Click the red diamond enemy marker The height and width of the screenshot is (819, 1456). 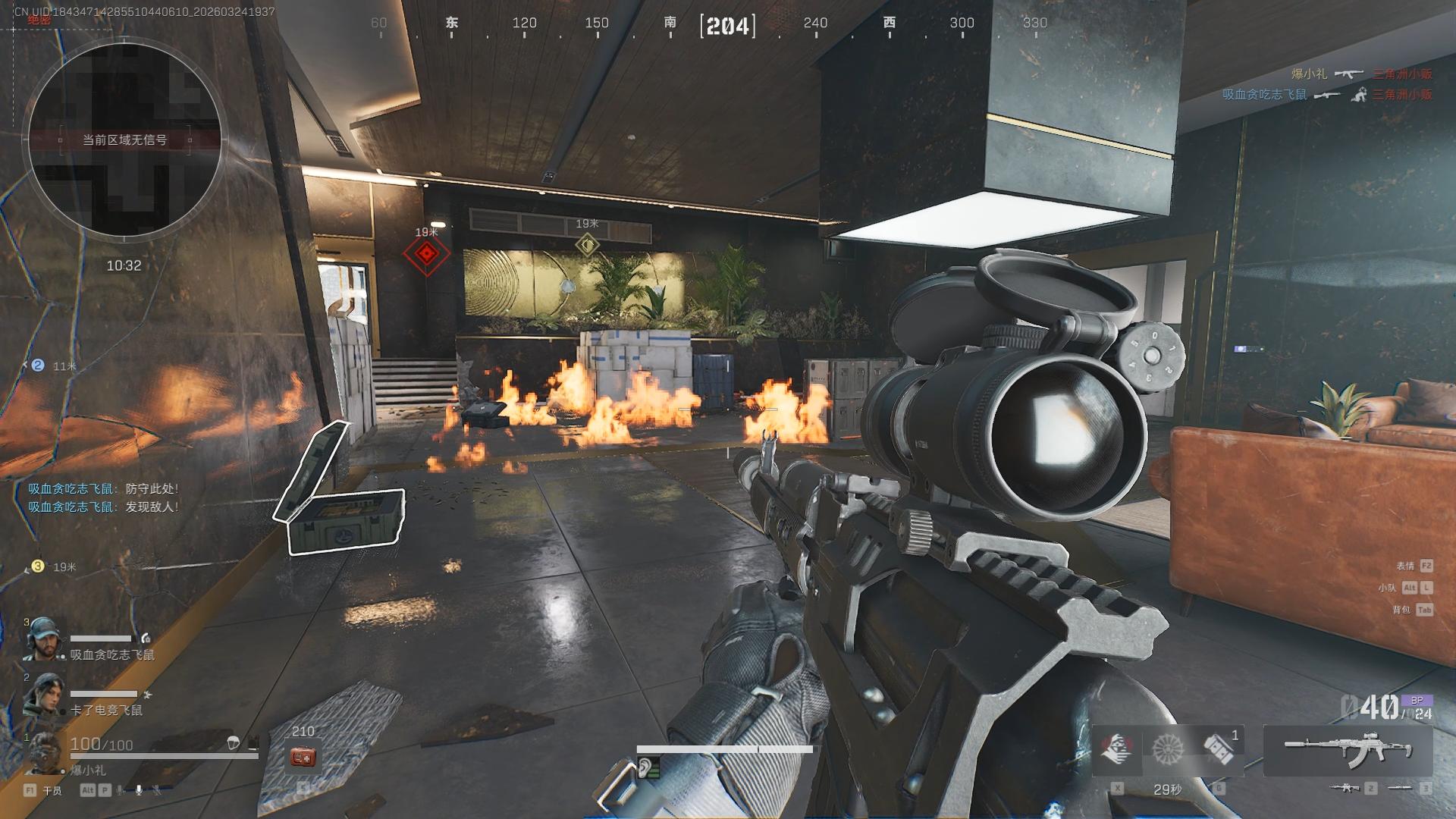point(426,254)
